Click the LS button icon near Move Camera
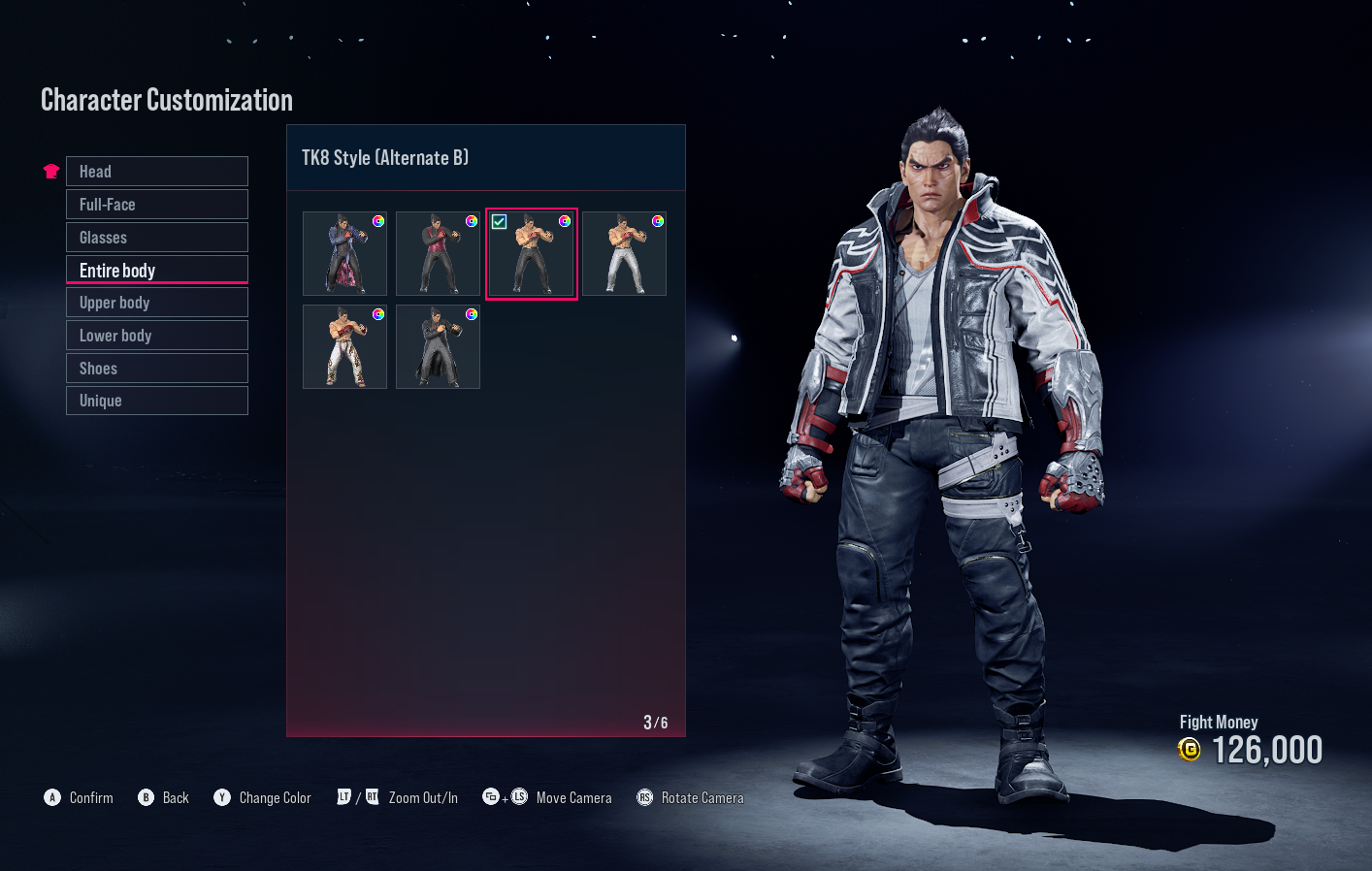The height and width of the screenshot is (871, 1372). point(518,797)
